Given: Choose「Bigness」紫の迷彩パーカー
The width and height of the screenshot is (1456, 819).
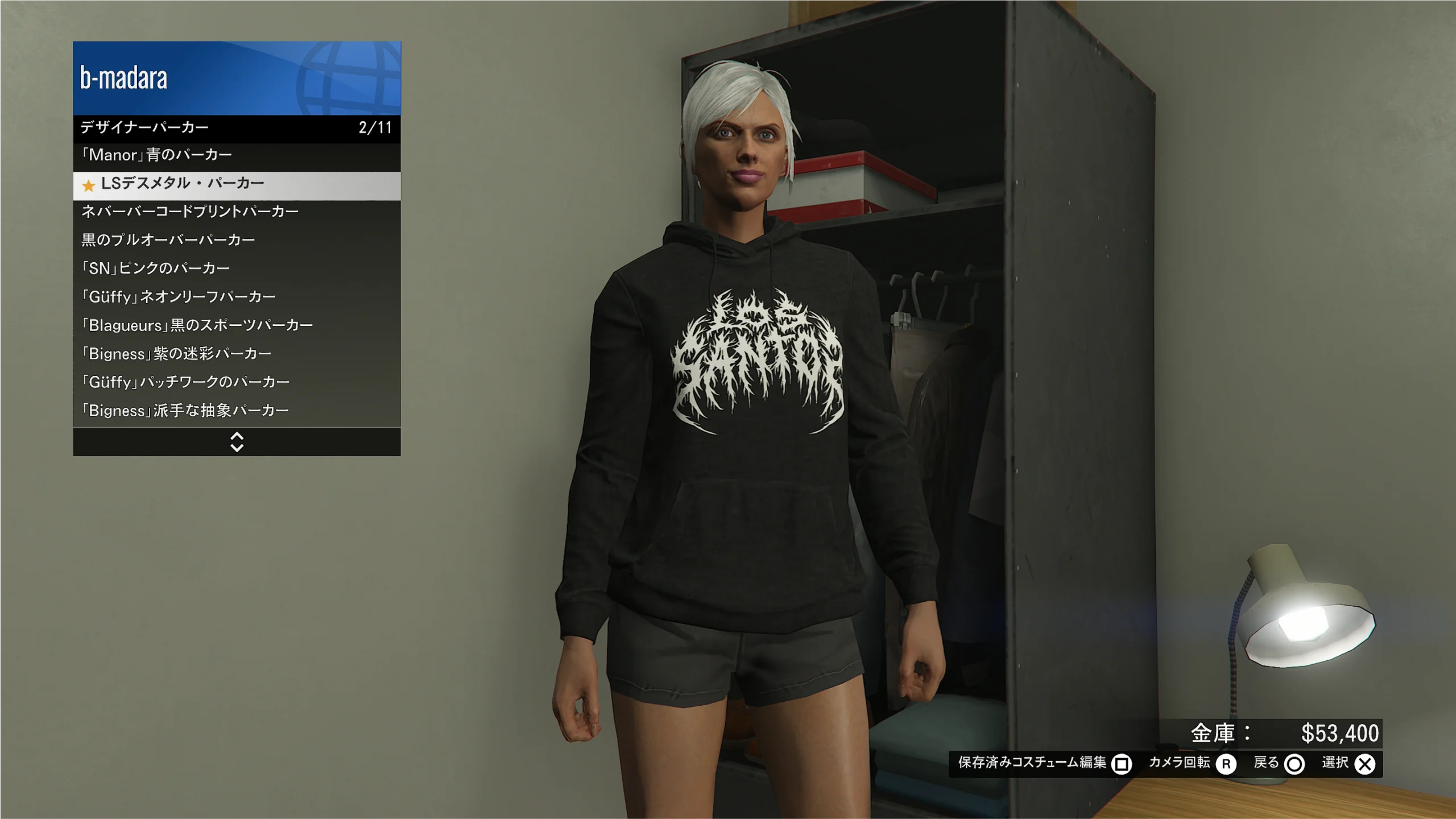Looking at the screenshot, I should [x=237, y=354].
